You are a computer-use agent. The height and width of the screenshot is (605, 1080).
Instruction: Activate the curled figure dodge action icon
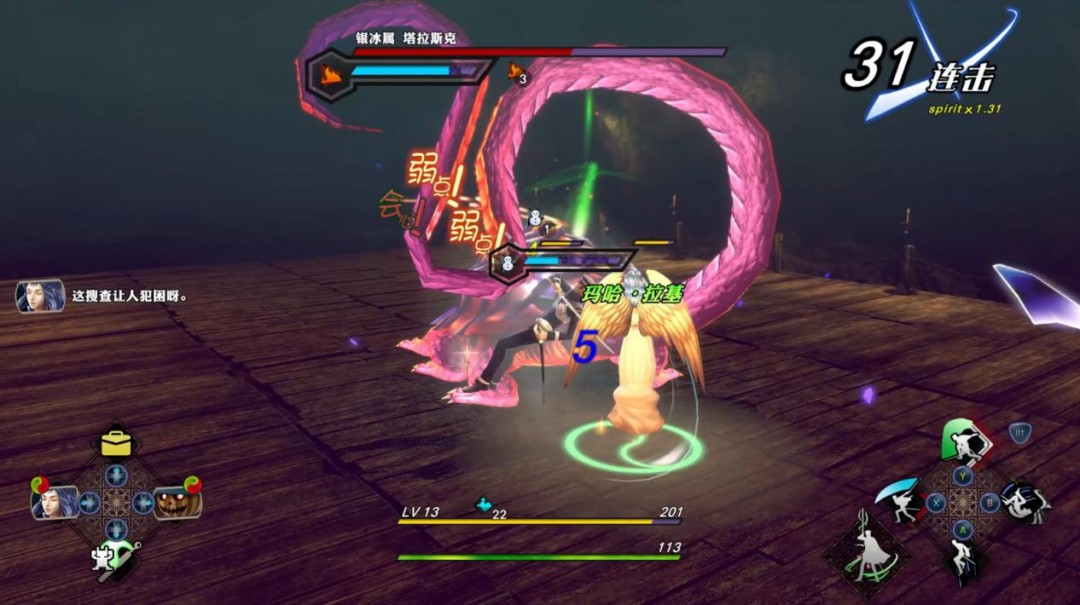[1024, 501]
